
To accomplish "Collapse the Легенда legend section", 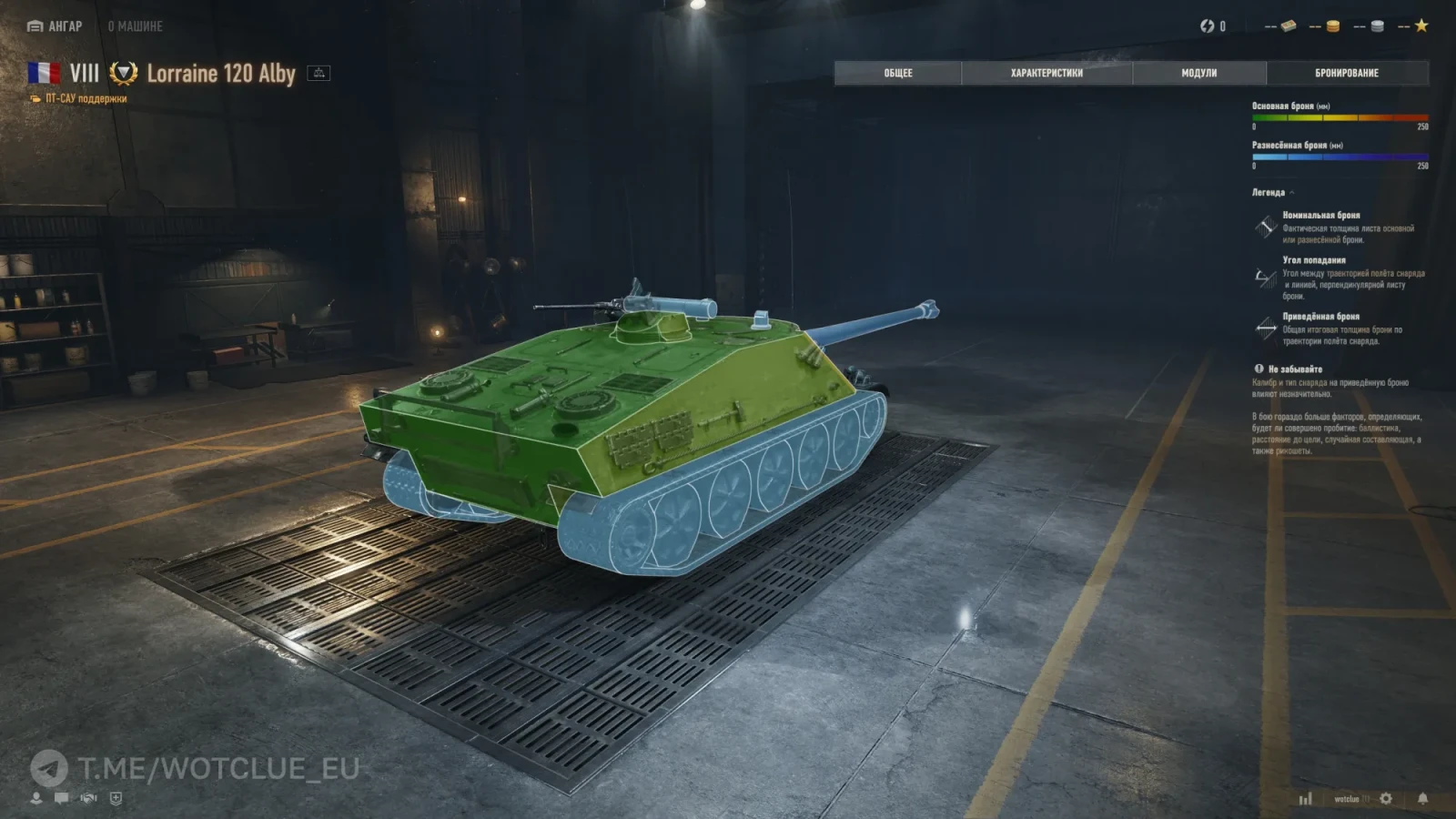I will point(1272,193).
